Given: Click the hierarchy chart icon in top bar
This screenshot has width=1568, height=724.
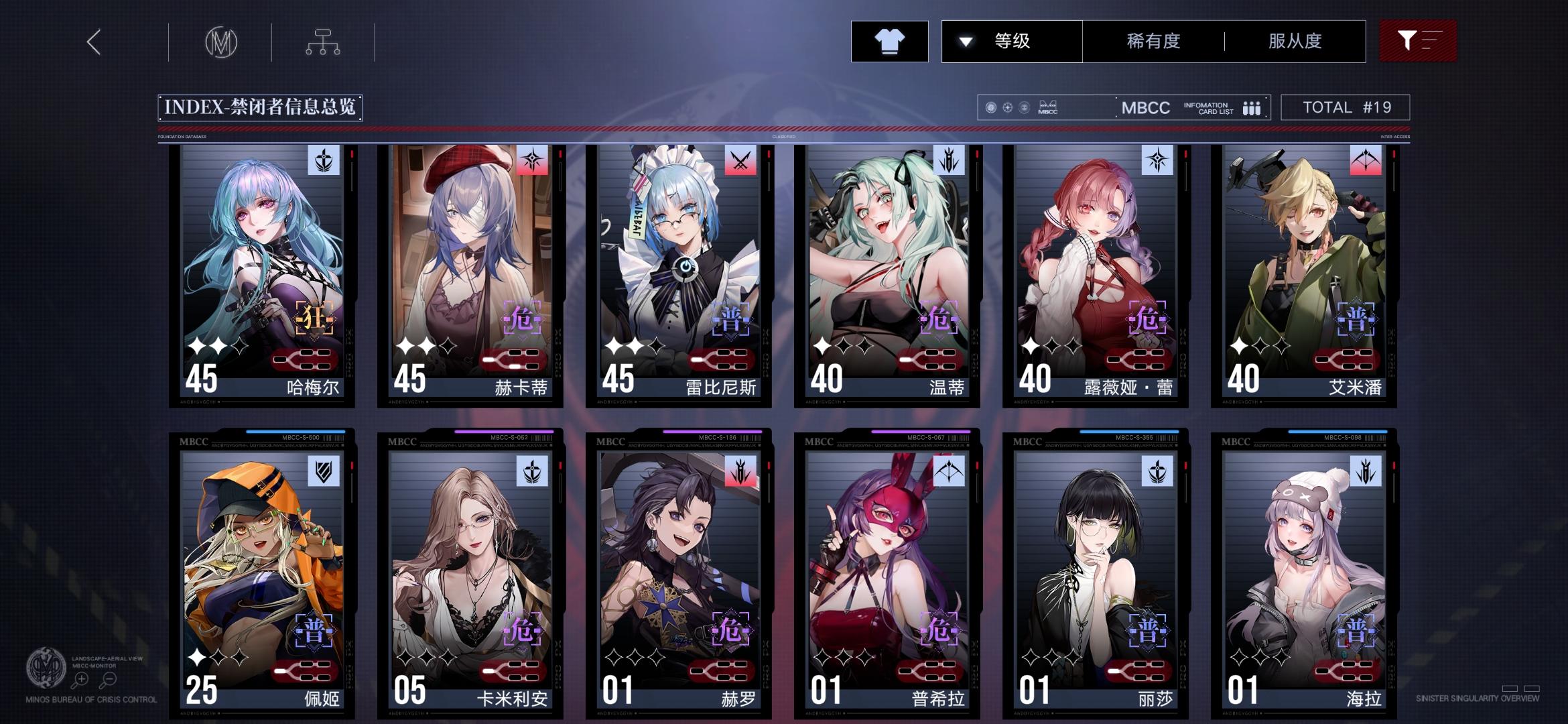Looking at the screenshot, I should click(x=324, y=41).
